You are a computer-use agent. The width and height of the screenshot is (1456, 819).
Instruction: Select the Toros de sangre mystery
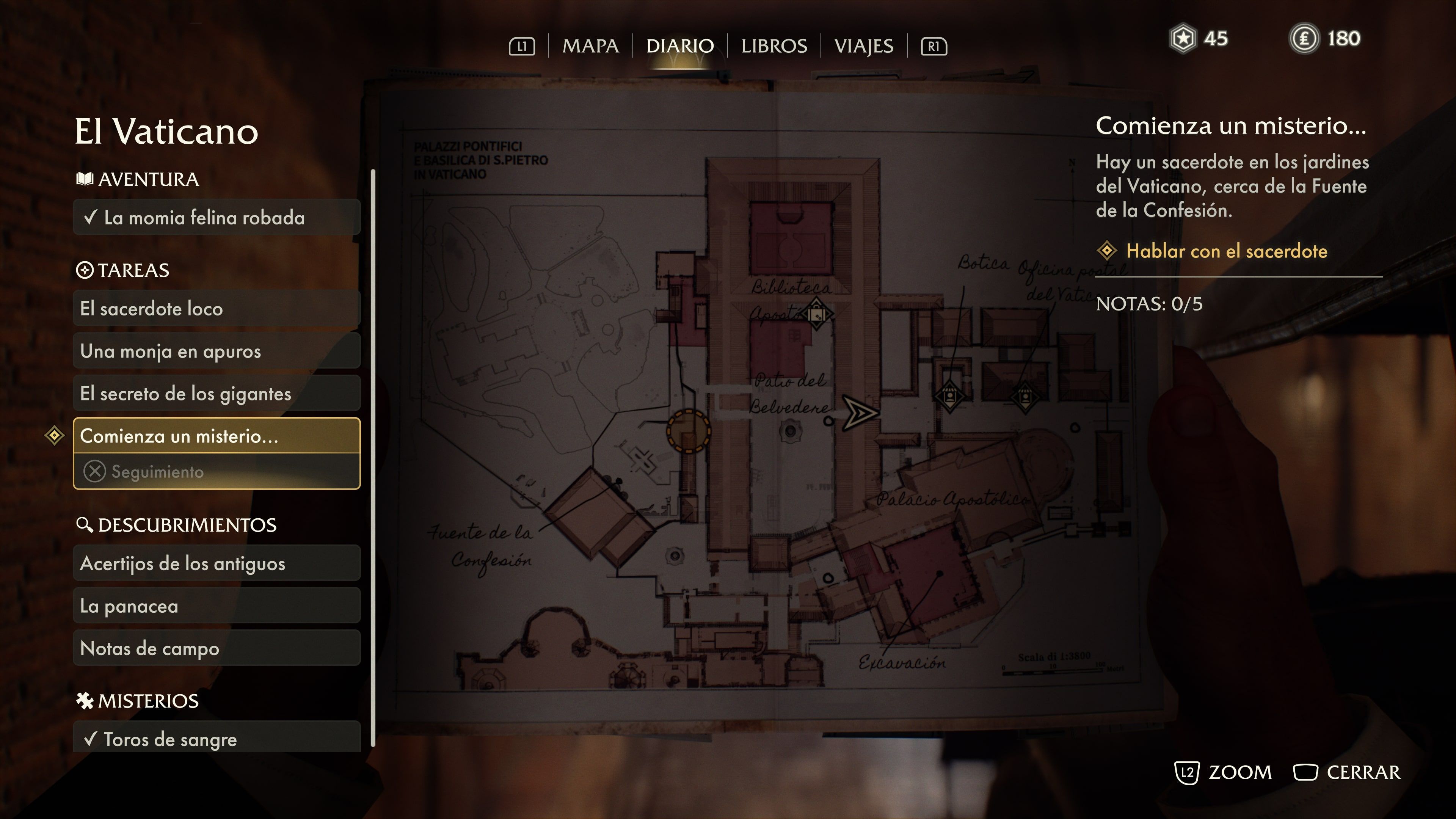click(217, 739)
